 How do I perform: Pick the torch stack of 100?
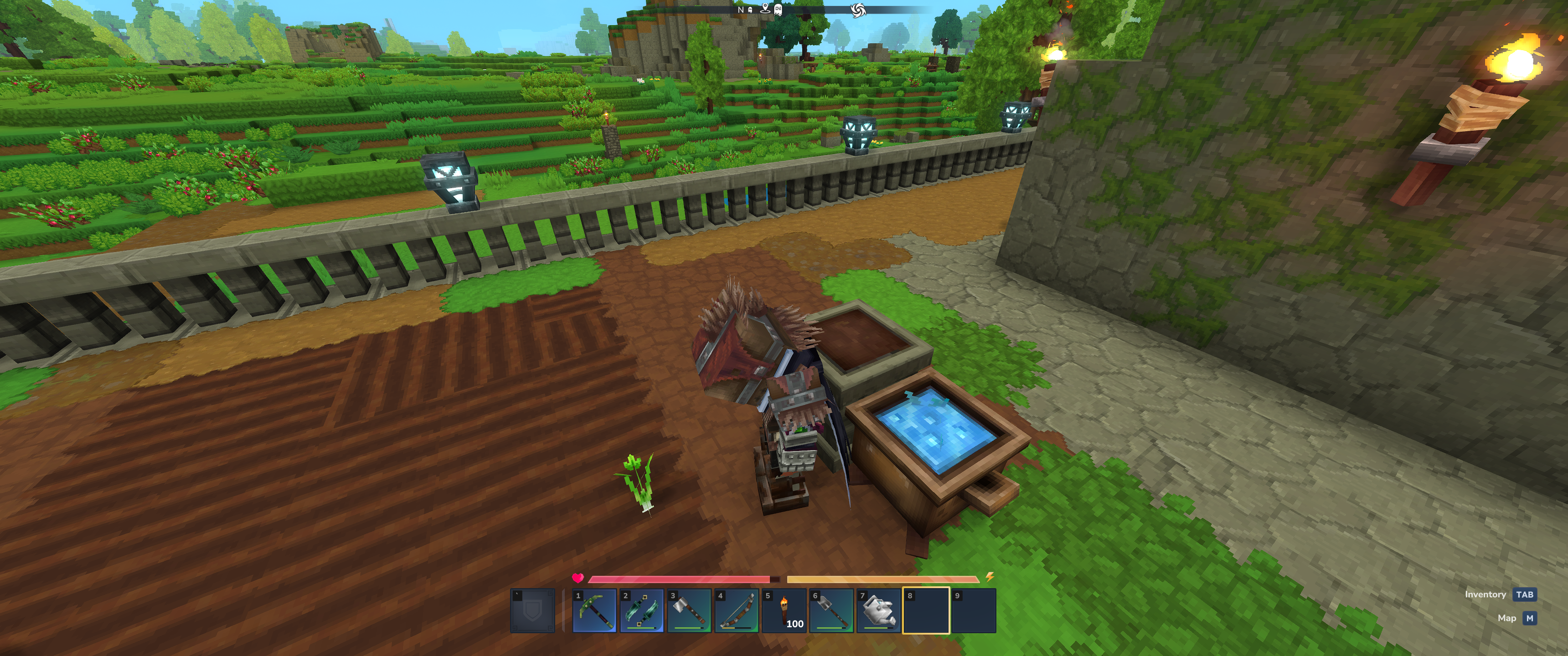(784, 610)
